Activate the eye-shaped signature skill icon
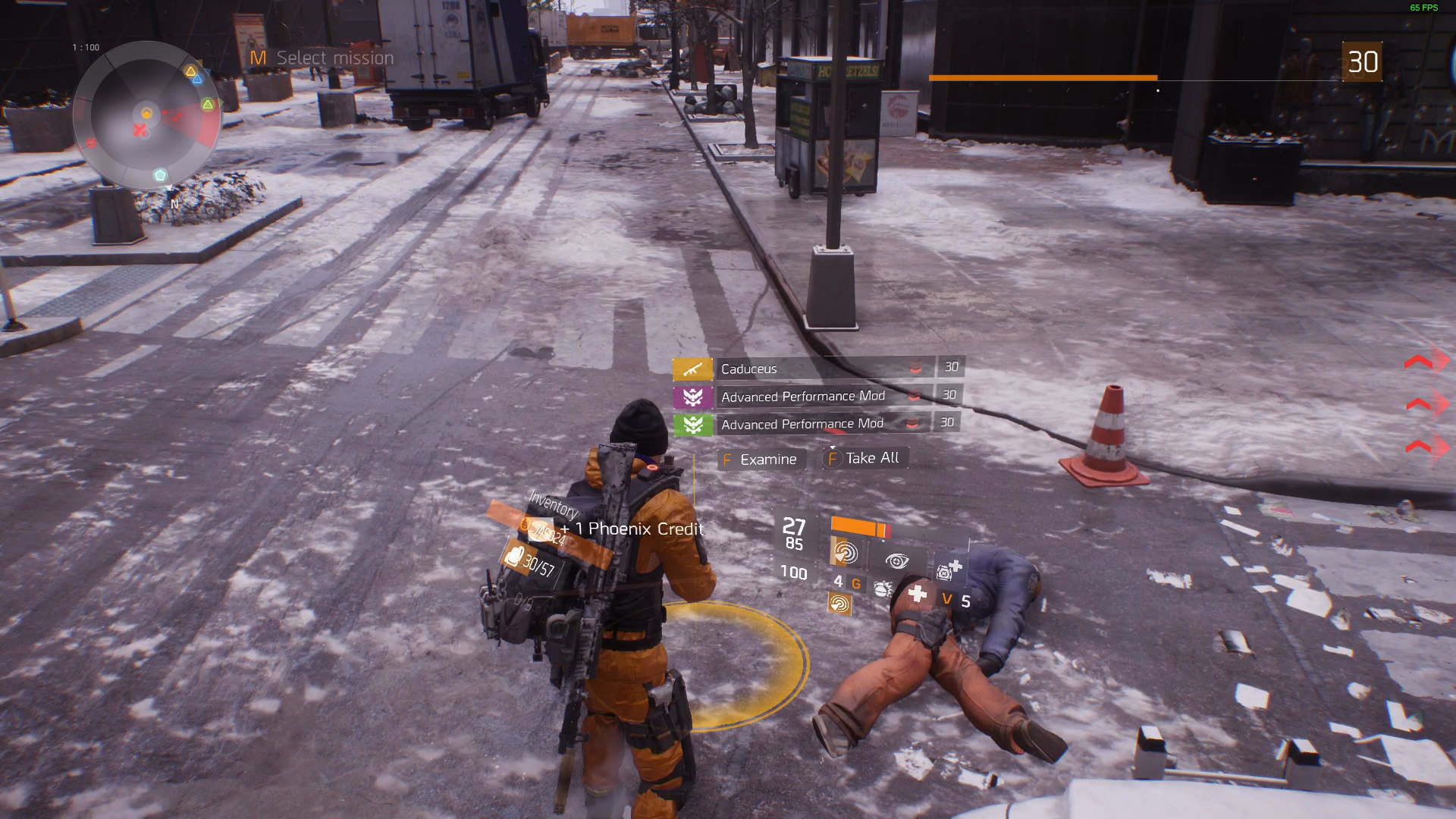This screenshot has width=1456, height=819. point(897,561)
